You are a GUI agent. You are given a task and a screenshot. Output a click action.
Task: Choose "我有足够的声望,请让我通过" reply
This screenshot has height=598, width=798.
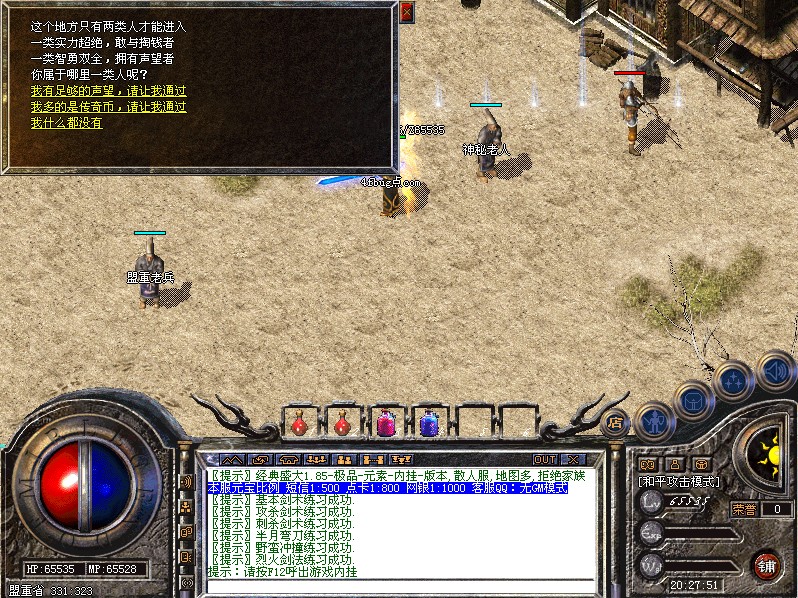coord(108,90)
